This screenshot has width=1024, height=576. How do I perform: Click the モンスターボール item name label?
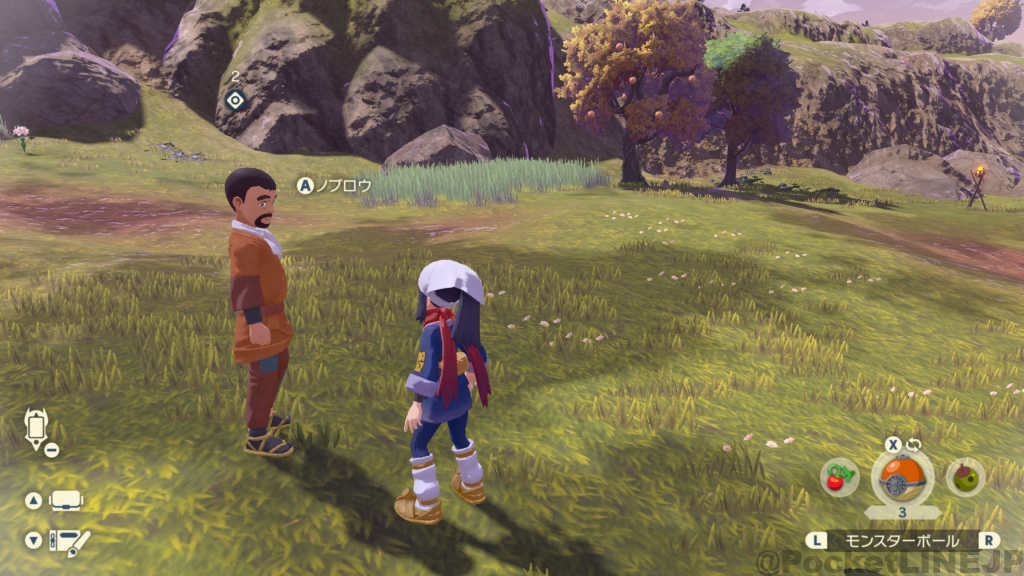(902, 540)
